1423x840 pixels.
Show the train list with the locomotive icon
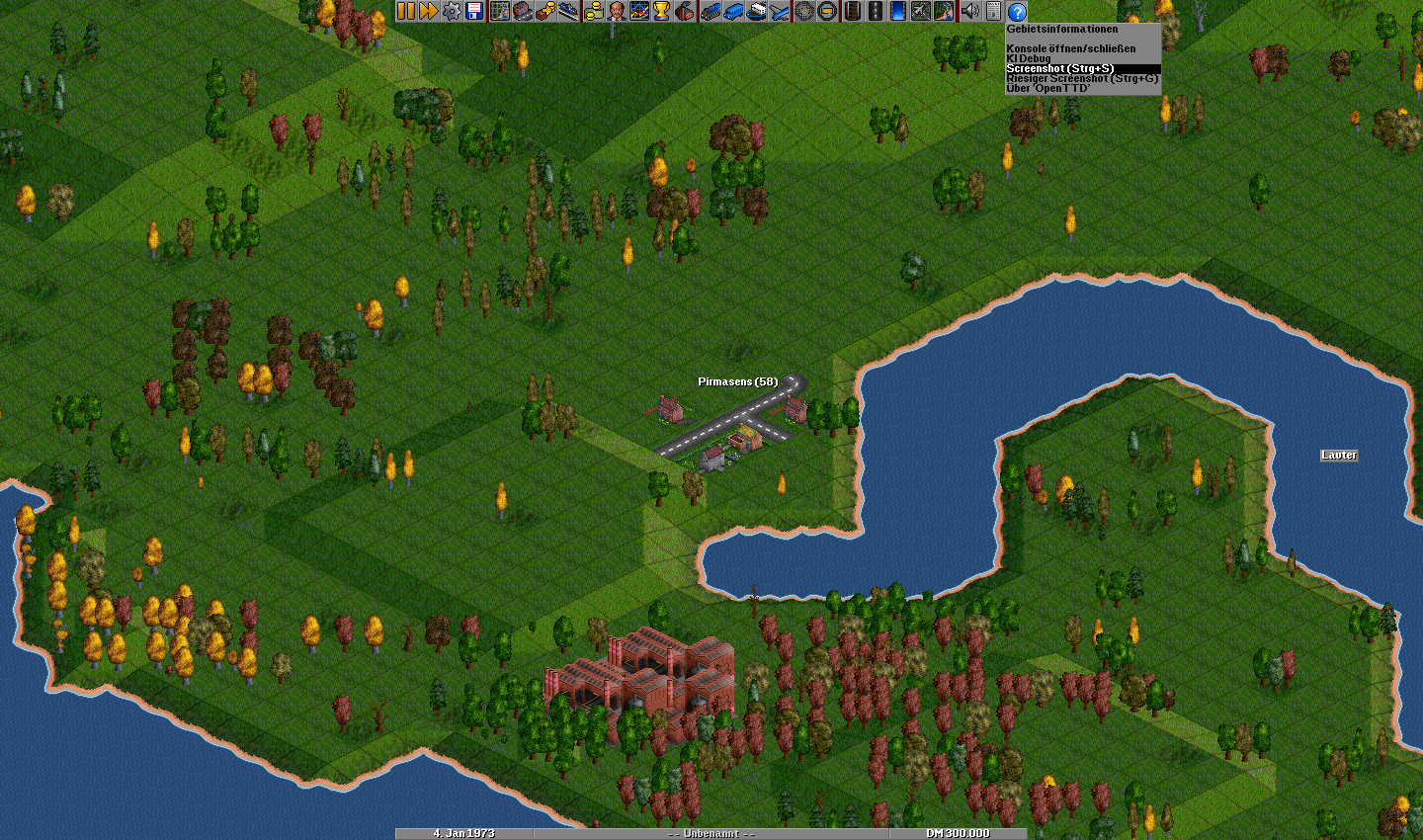710,11
